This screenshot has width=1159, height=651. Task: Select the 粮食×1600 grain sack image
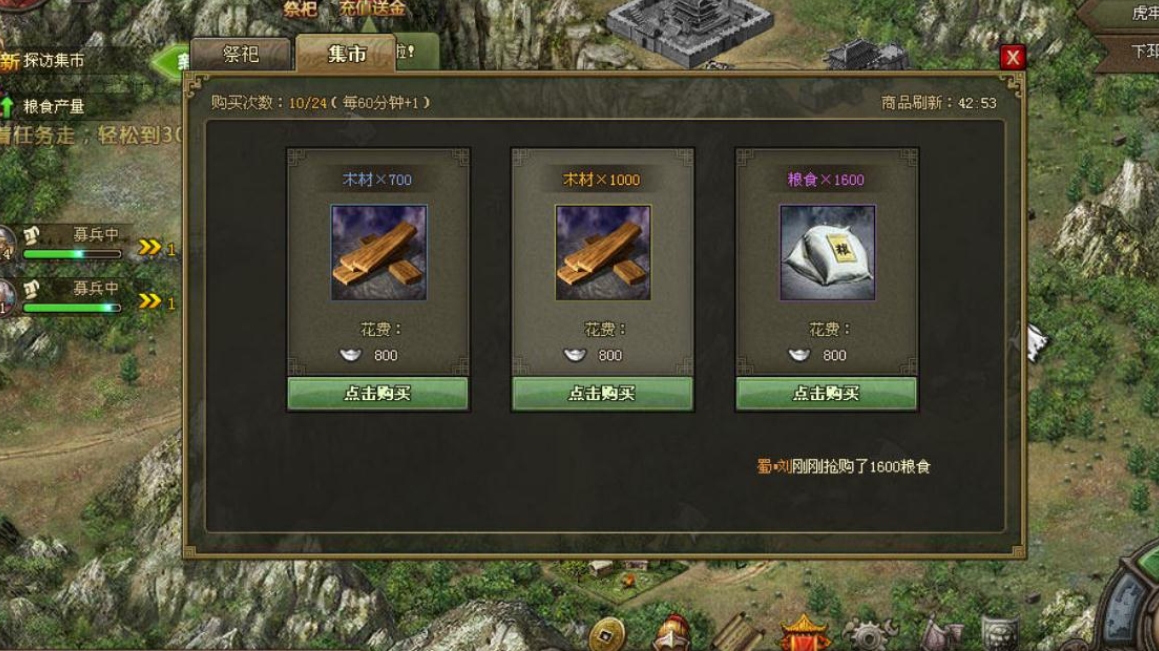827,253
